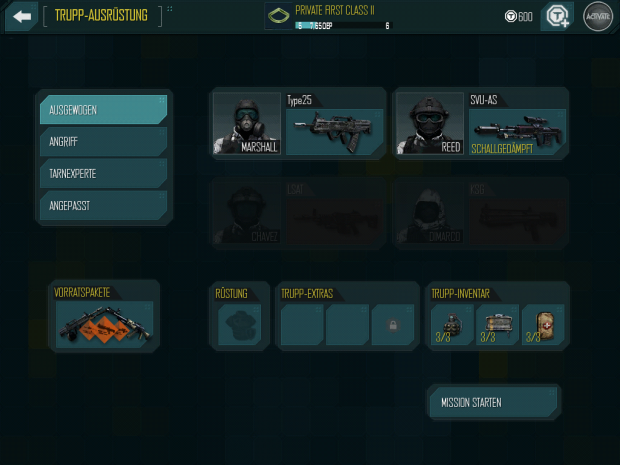Select the medkit inventory slot
The height and width of the screenshot is (465, 620).
(x=543, y=325)
